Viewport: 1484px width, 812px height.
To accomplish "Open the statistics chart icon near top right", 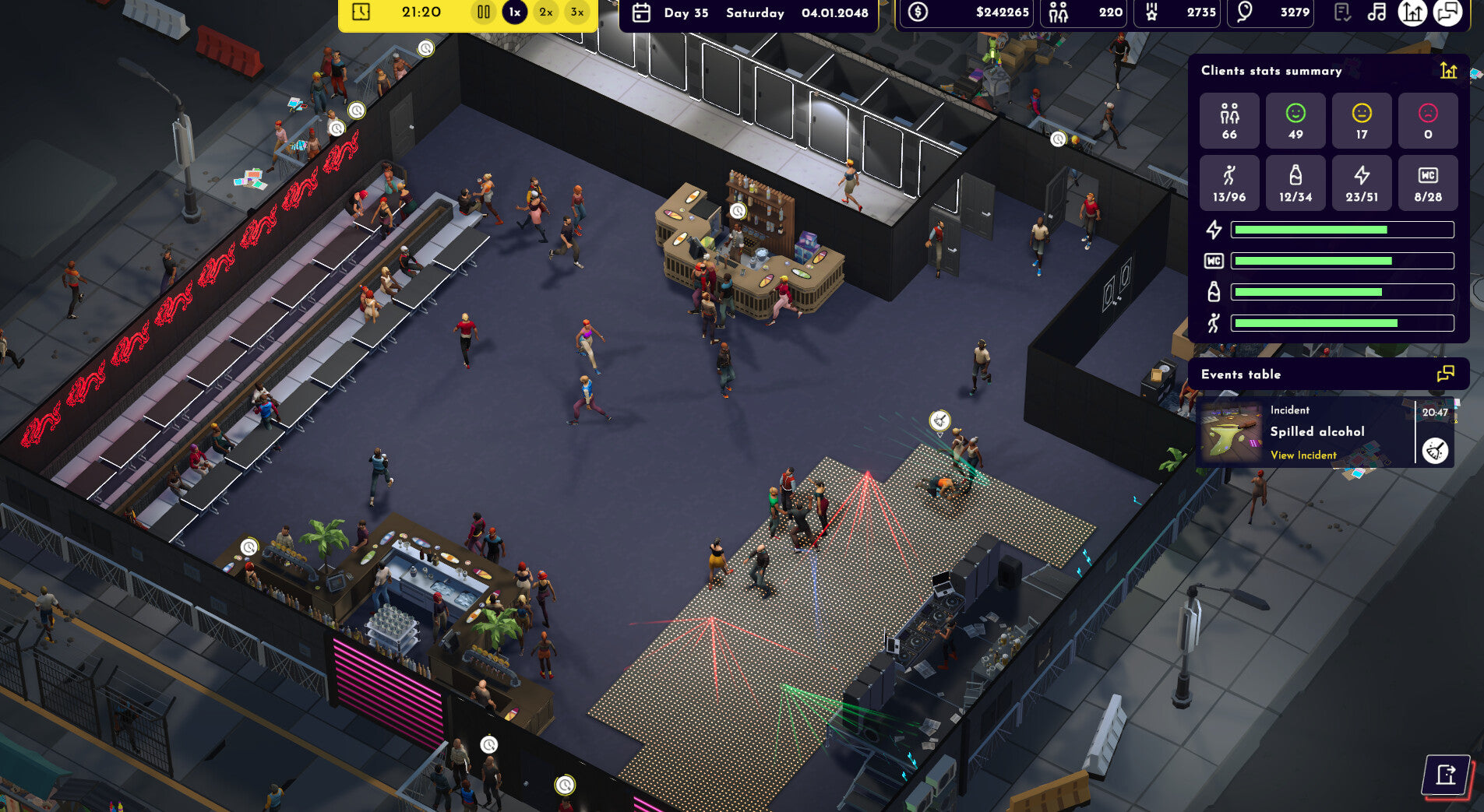I will [1412, 13].
